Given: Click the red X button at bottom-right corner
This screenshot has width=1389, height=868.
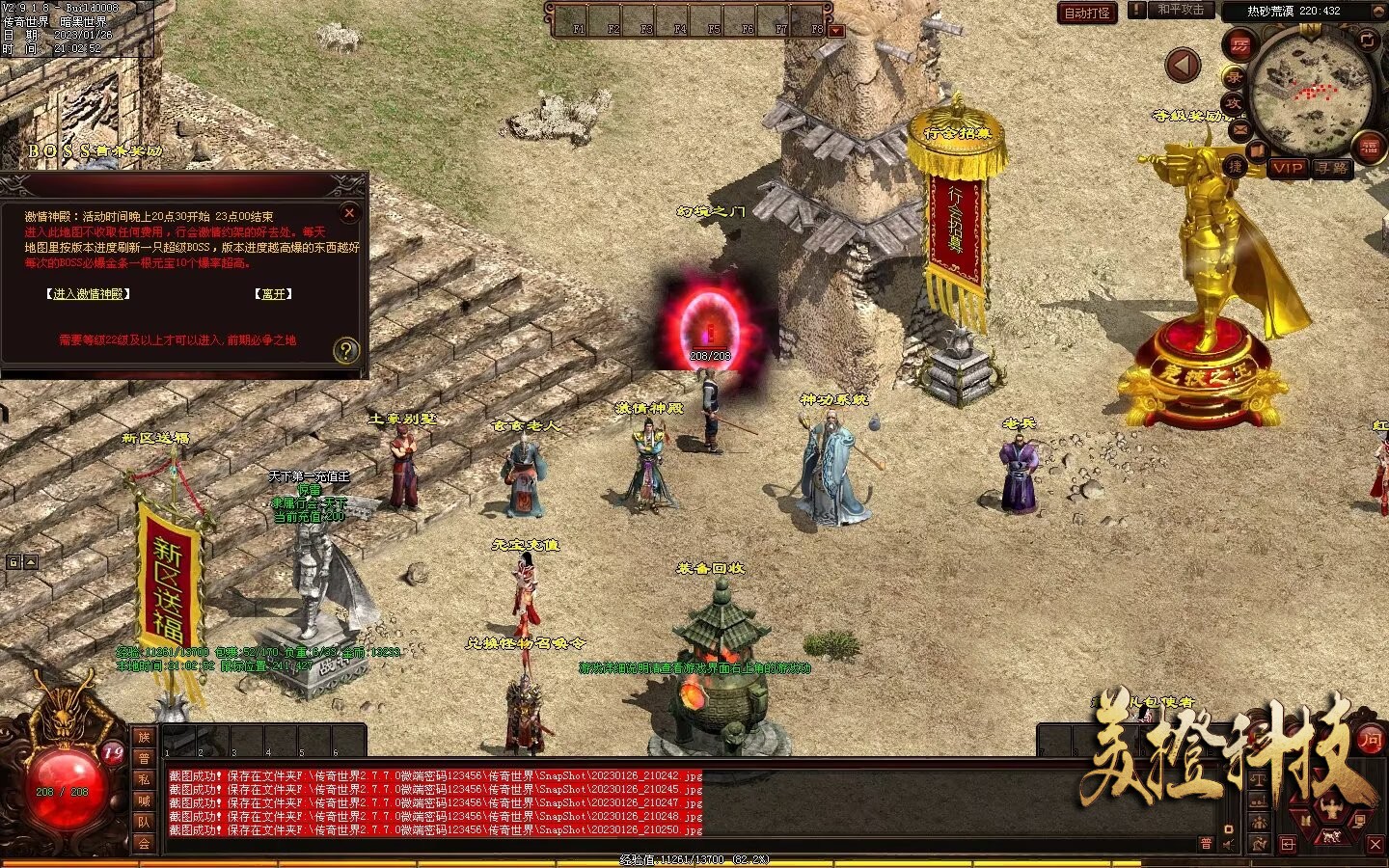Looking at the screenshot, I should click(x=1375, y=845).
